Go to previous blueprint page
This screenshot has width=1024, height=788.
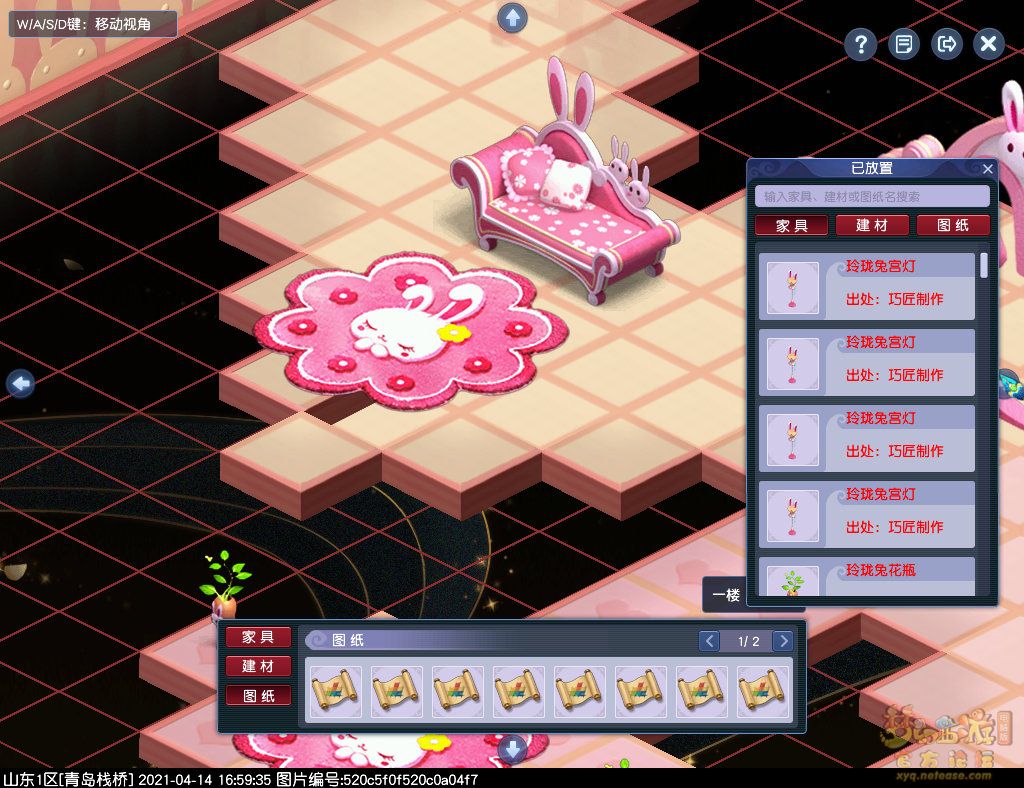pyautogui.click(x=708, y=641)
